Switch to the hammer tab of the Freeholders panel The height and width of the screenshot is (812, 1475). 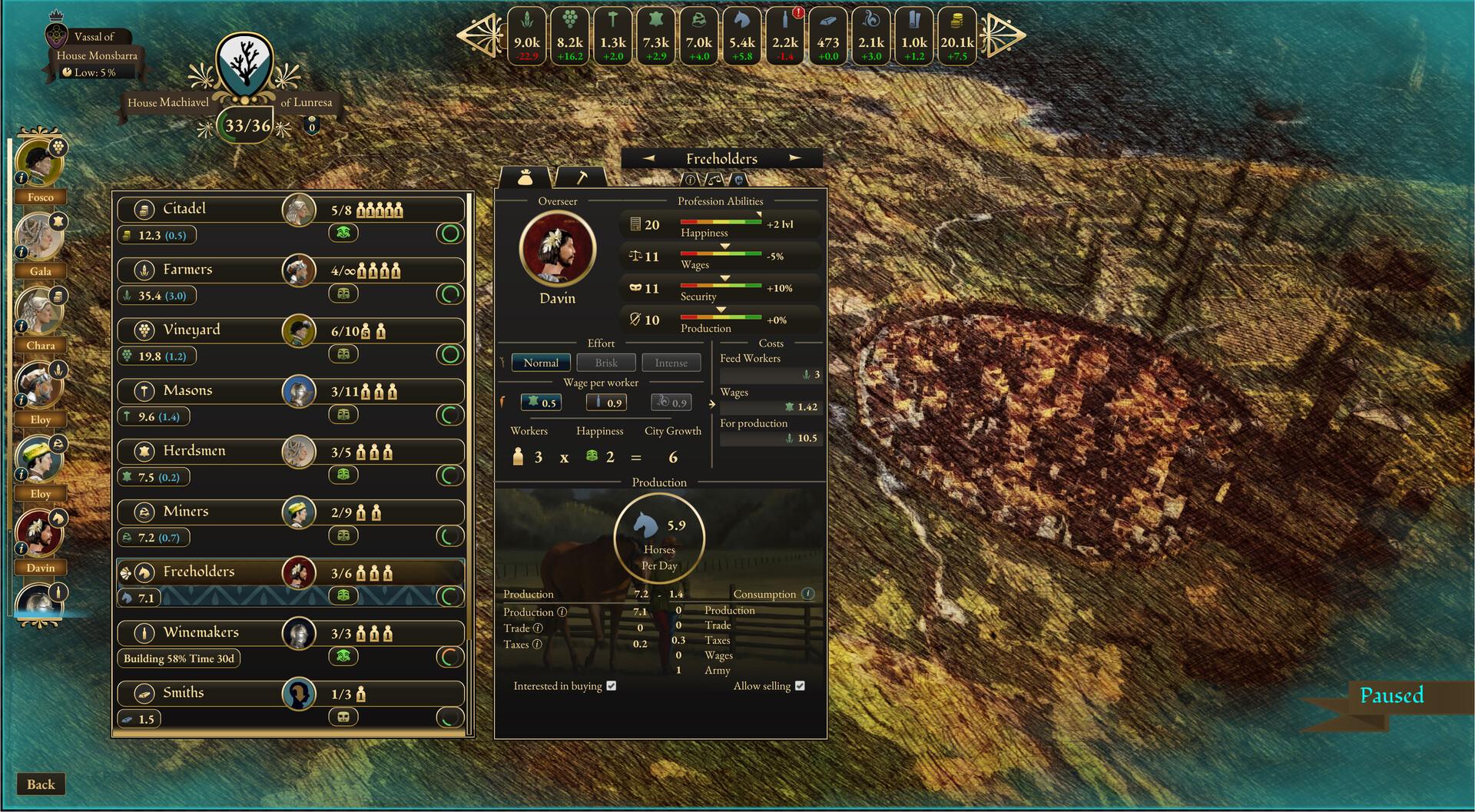coord(583,177)
